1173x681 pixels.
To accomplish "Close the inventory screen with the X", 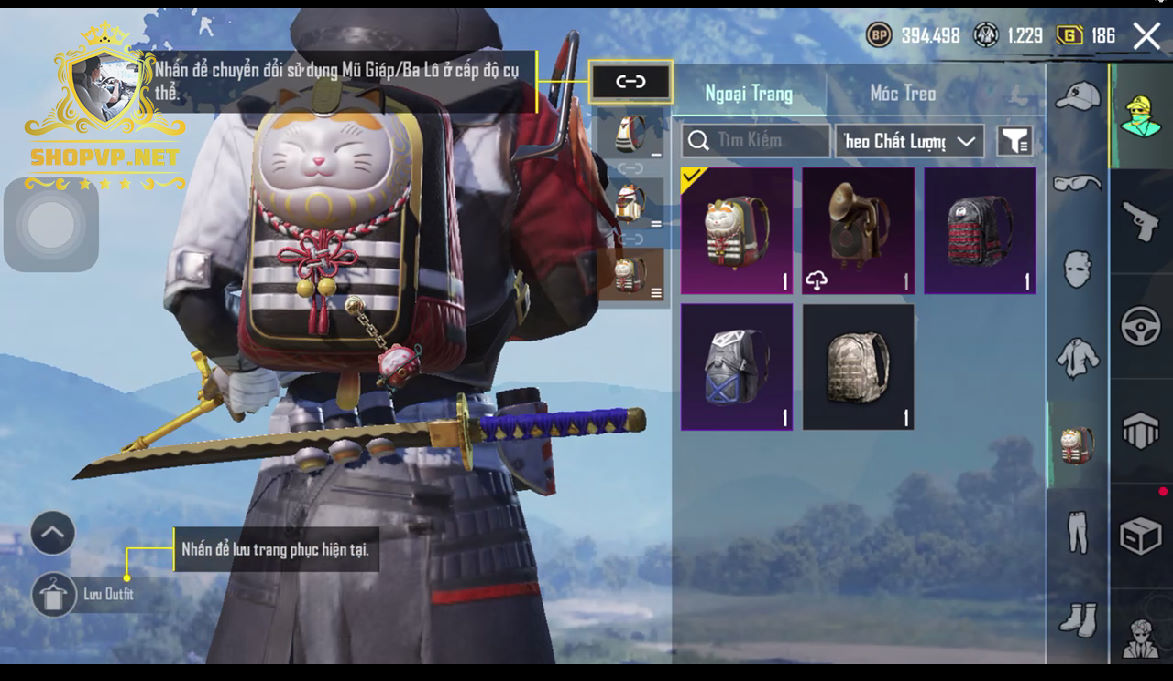I will (1146, 37).
